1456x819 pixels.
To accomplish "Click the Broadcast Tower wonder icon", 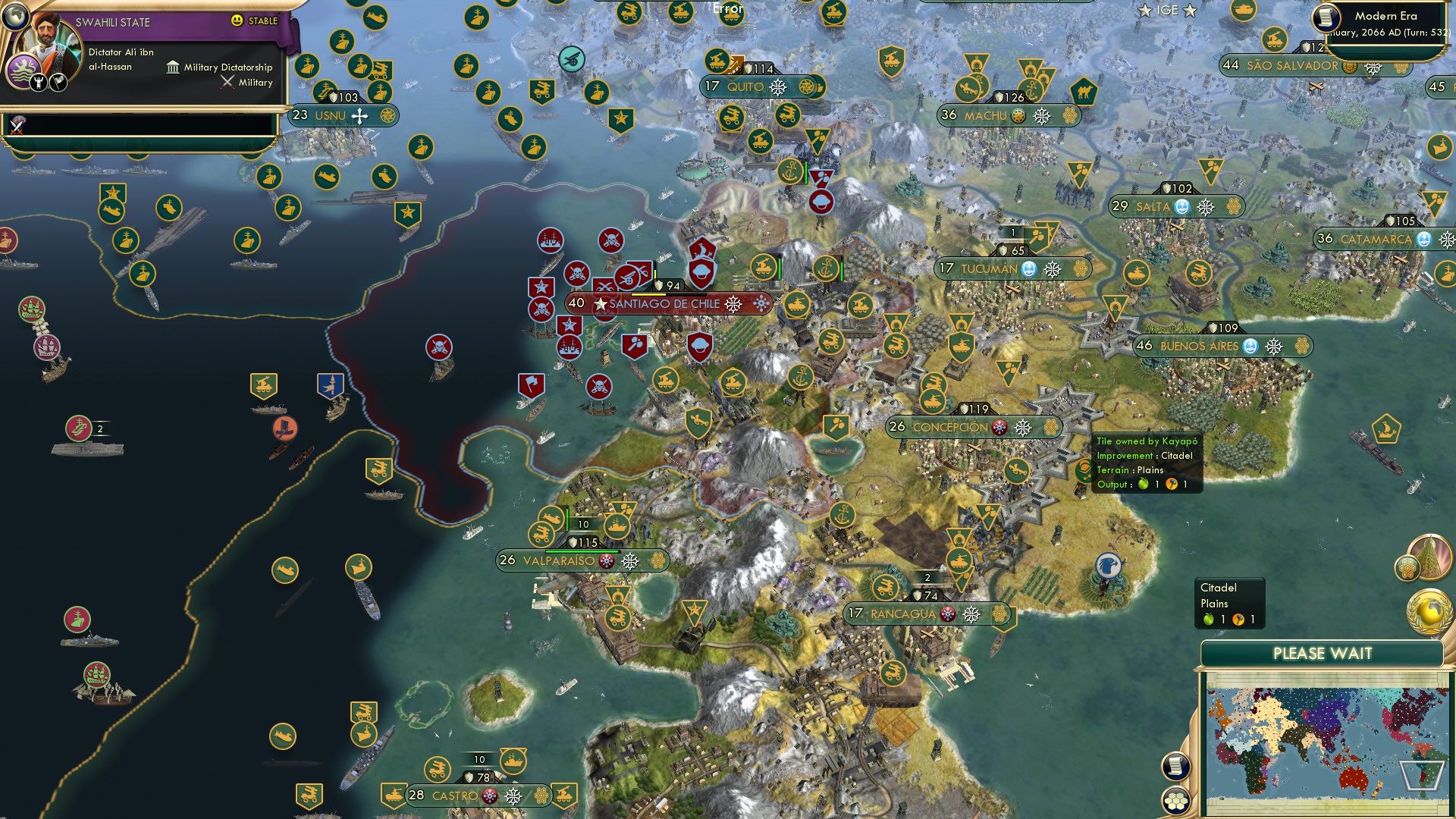I will point(1430,557).
